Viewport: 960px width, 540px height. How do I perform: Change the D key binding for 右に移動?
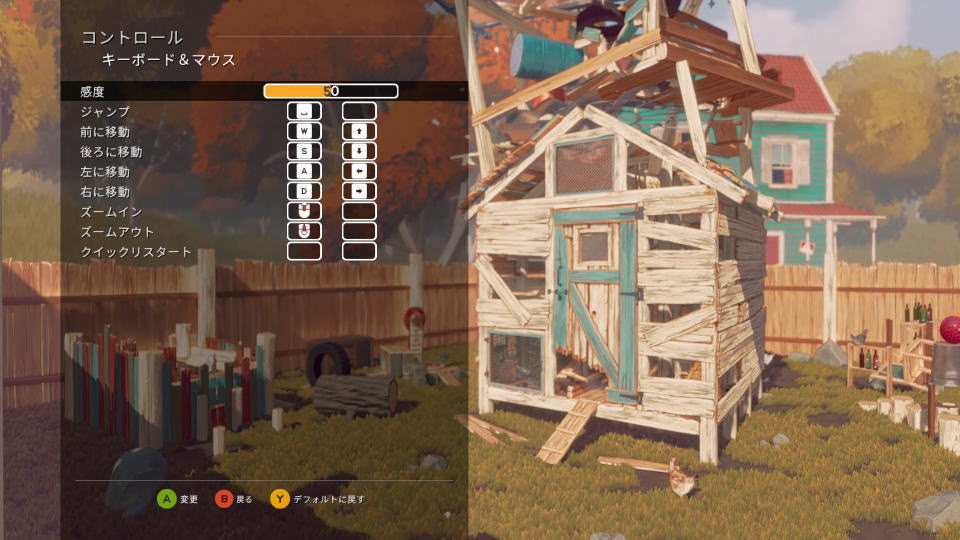pyautogui.click(x=304, y=191)
